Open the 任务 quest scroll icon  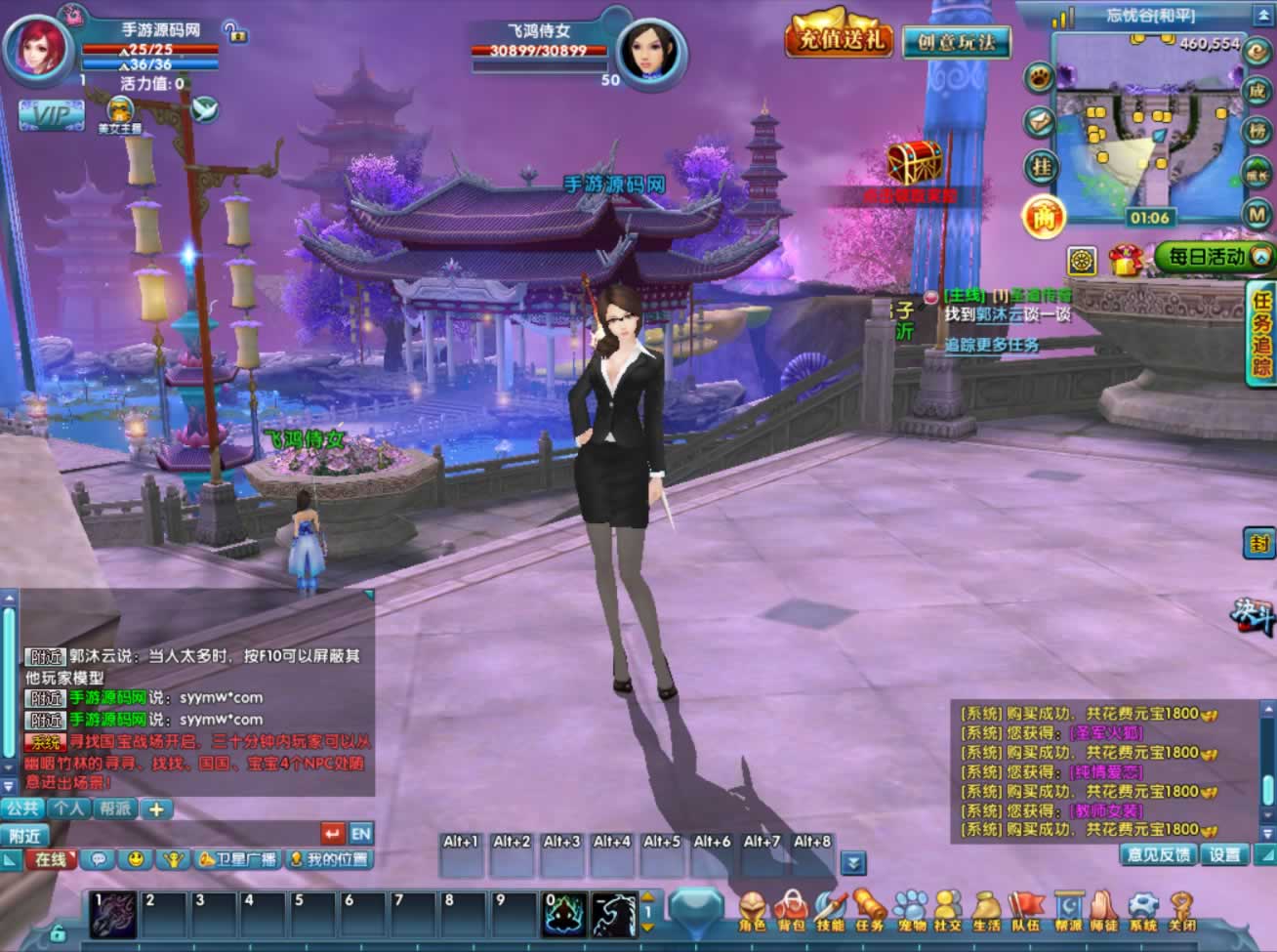tap(869, 912)
